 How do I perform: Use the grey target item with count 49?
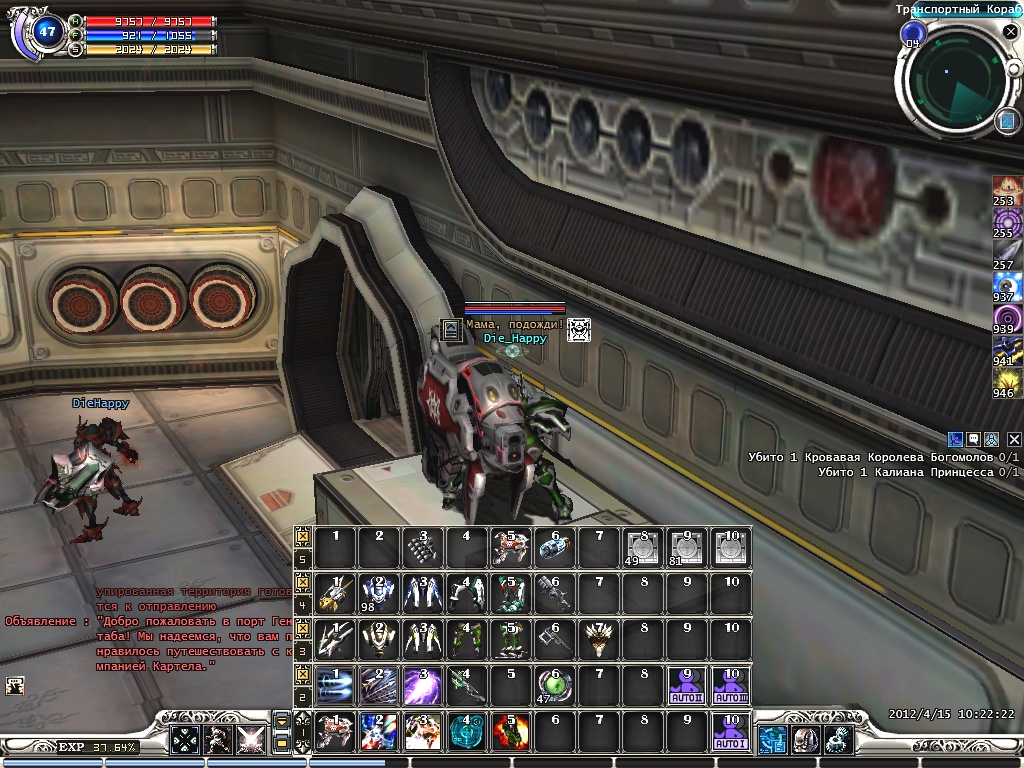tap(643, 548)
